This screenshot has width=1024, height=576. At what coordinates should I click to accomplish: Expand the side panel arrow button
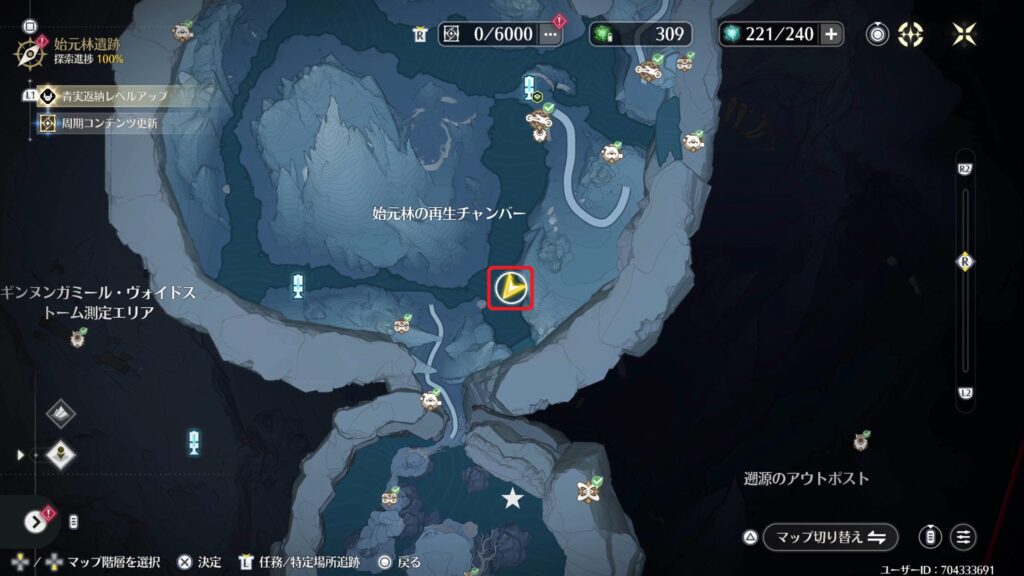pyautogui.click(x=36, y=521)
